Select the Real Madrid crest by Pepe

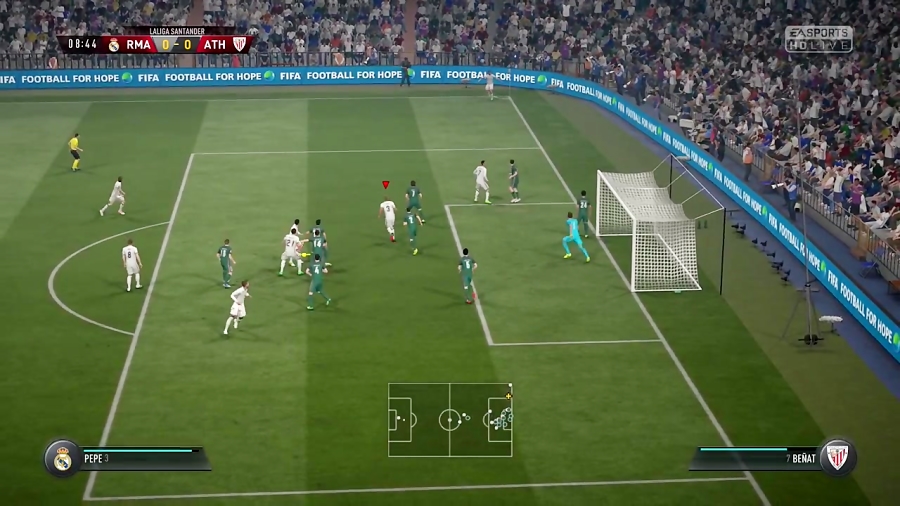point(62,458)
